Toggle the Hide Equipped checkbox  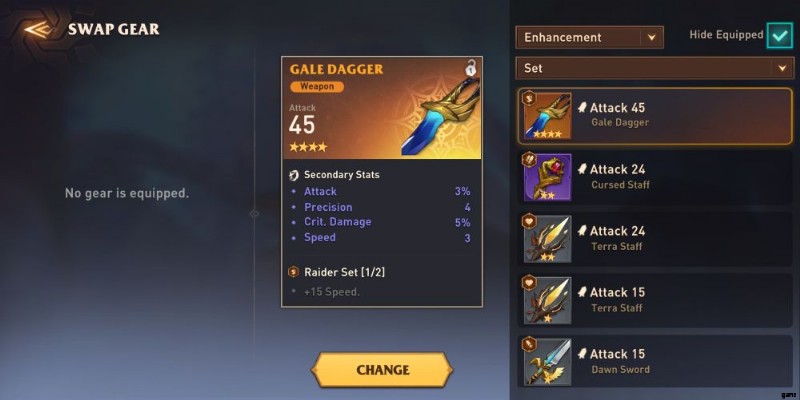click(779, 35)
